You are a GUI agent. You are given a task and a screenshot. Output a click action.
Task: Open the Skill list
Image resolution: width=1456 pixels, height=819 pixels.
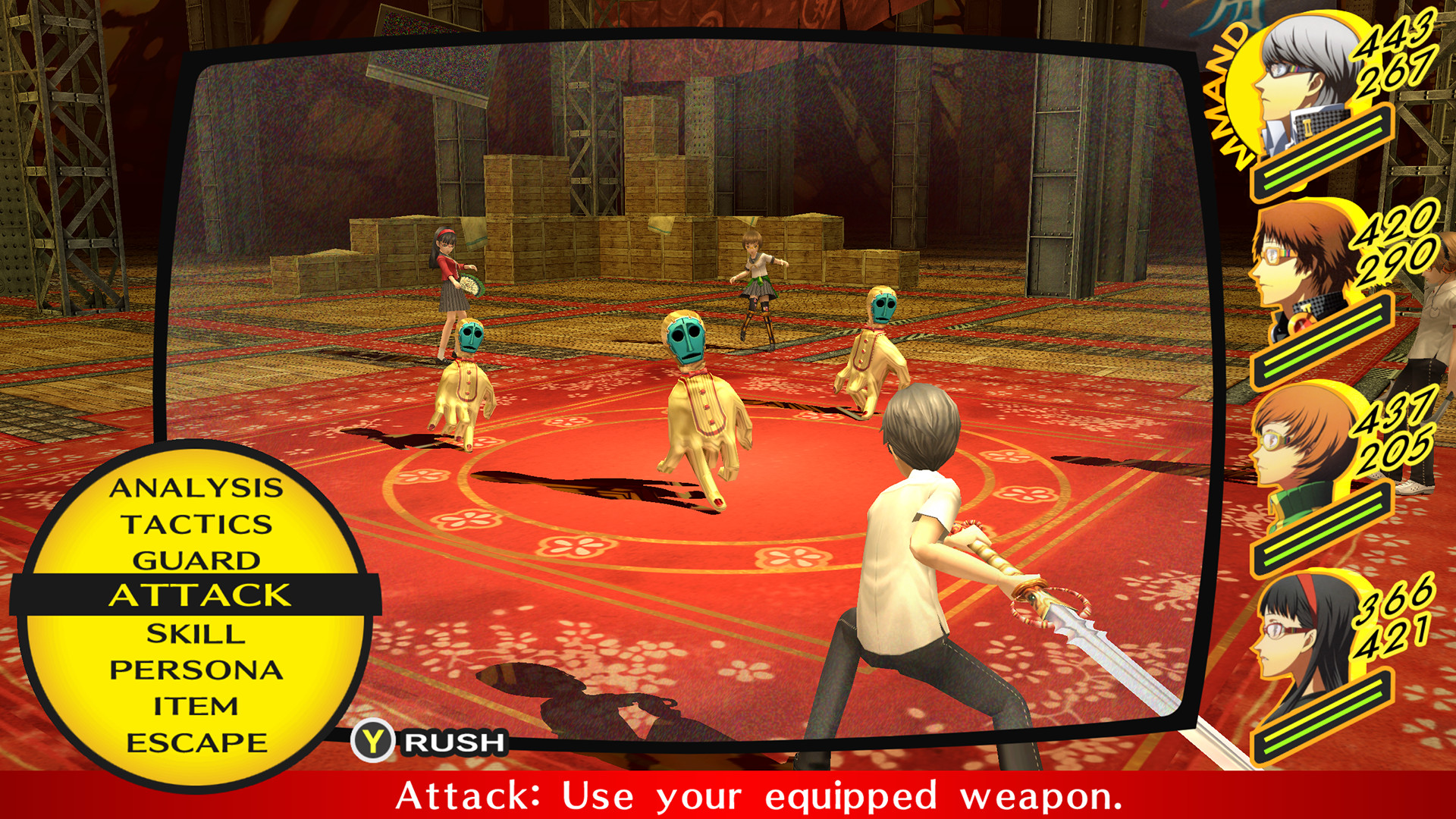[196, 633]
